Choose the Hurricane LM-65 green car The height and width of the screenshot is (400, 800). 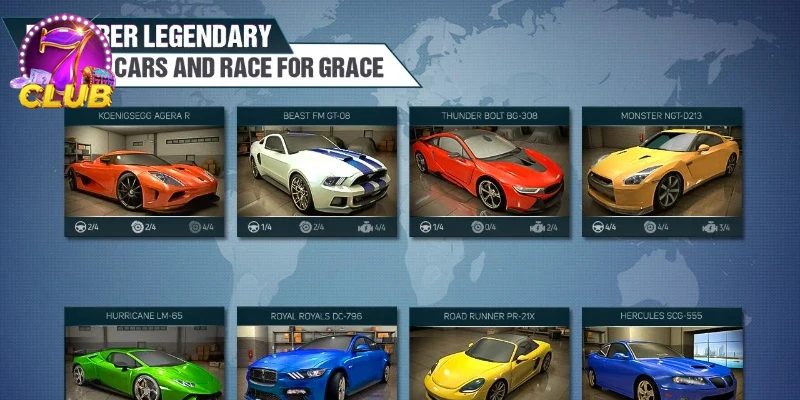point(145,360)
